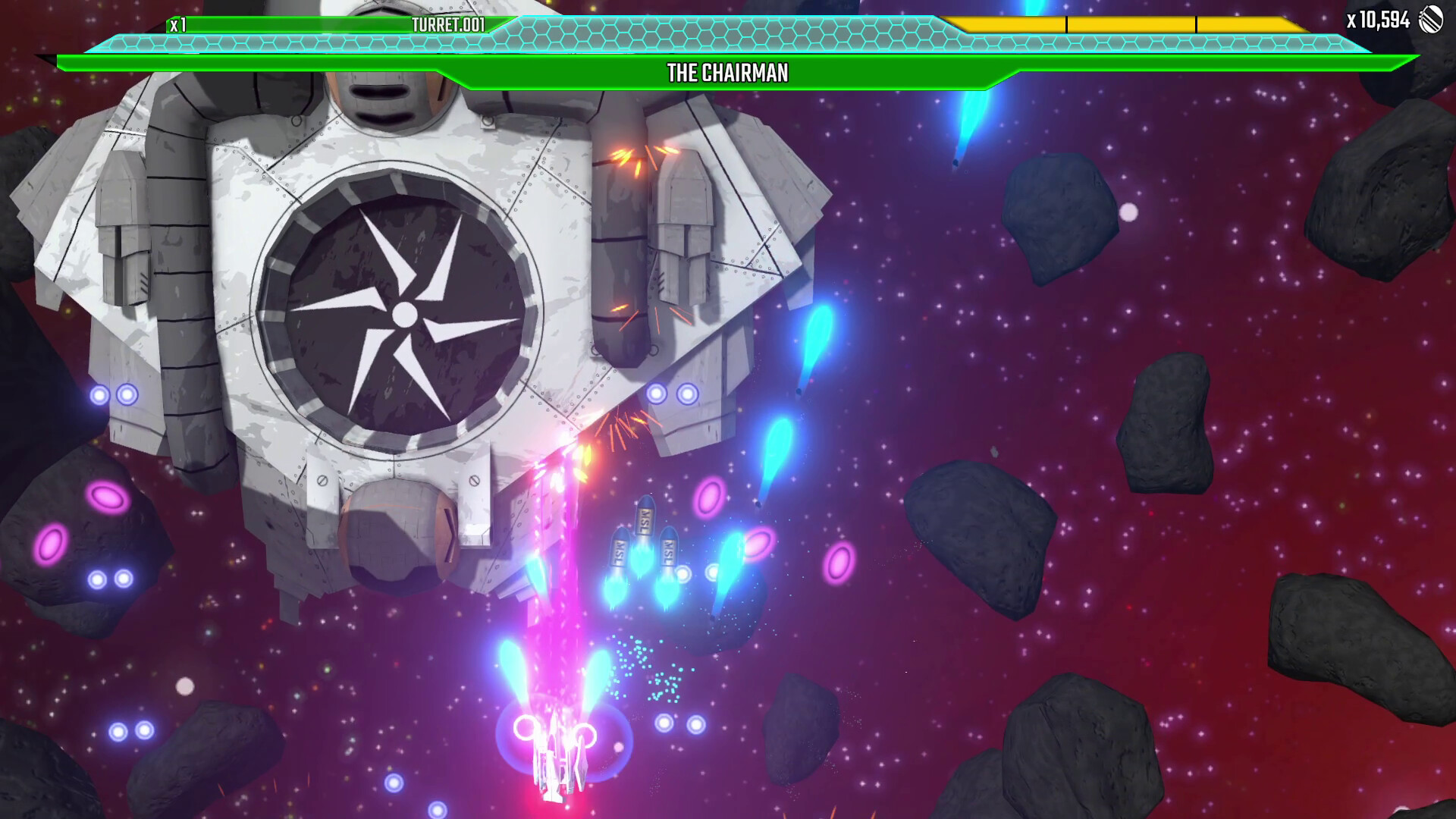This screenshot has height=819, width=1456.
Task: Click the currency coin icon top right
Action: (1430, 20)
